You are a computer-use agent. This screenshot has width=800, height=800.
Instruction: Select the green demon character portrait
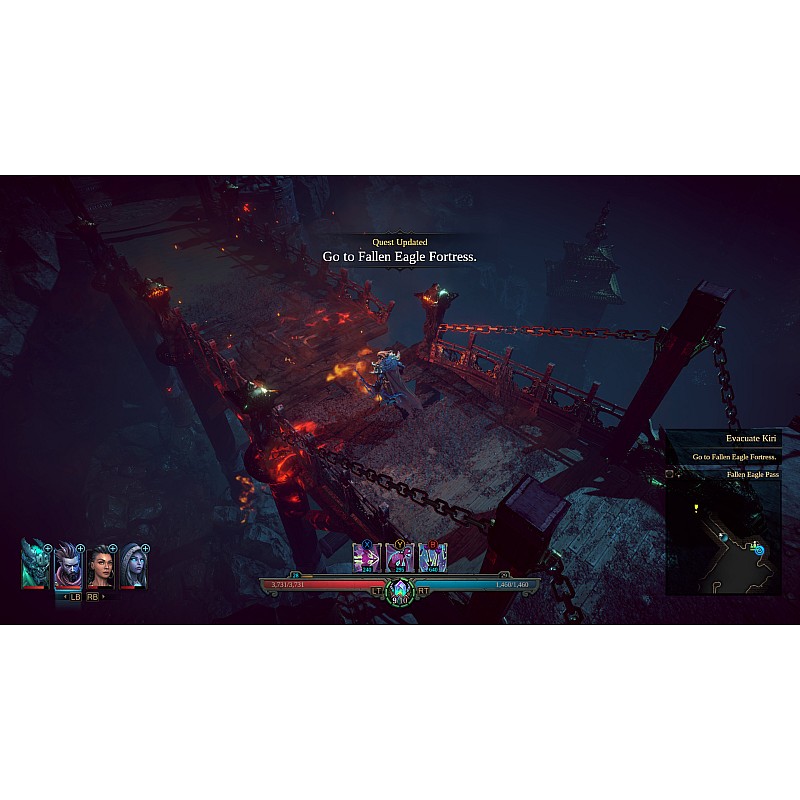[34, 565]
